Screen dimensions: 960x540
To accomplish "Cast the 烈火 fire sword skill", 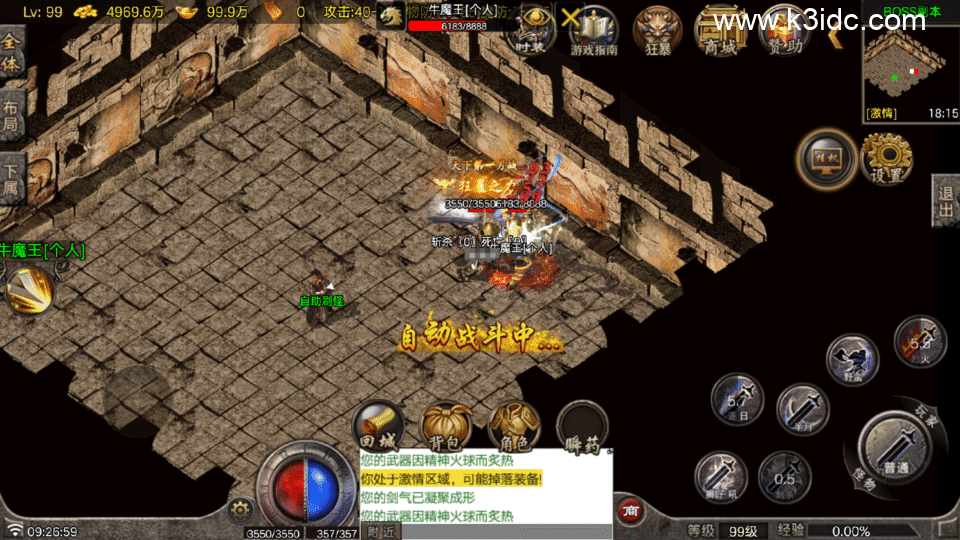I will tap(919, 342).
